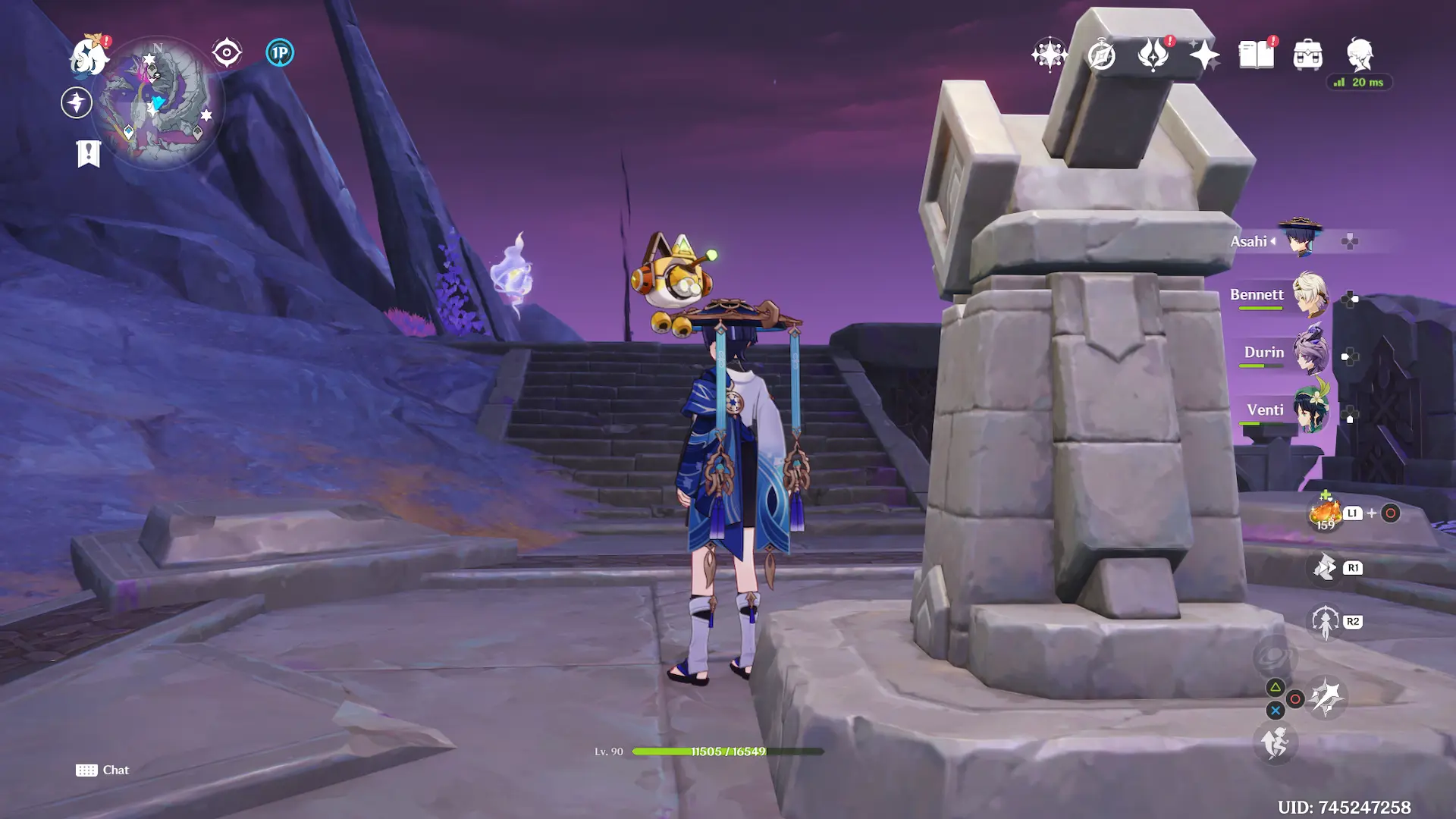Open the Adventurer Handbook book icon

tap(1257, 55)
